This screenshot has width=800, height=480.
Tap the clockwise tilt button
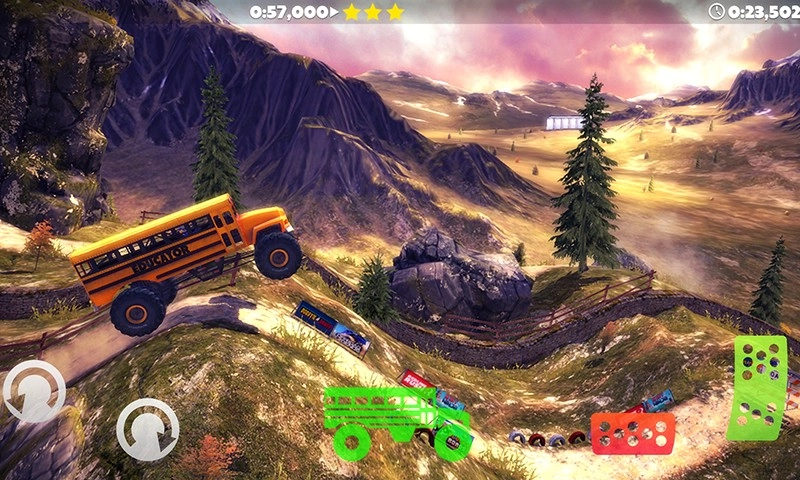click(x=147, y=429)
